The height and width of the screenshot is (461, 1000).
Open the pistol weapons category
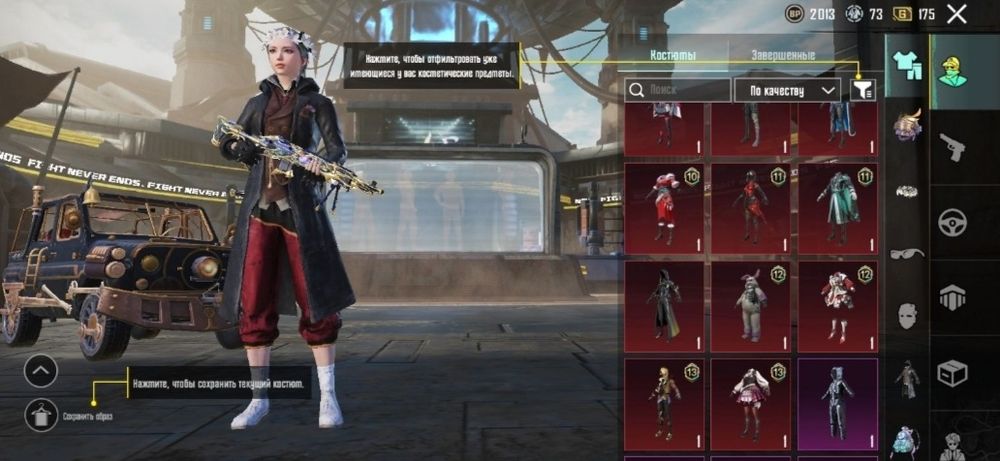[952, 147]
